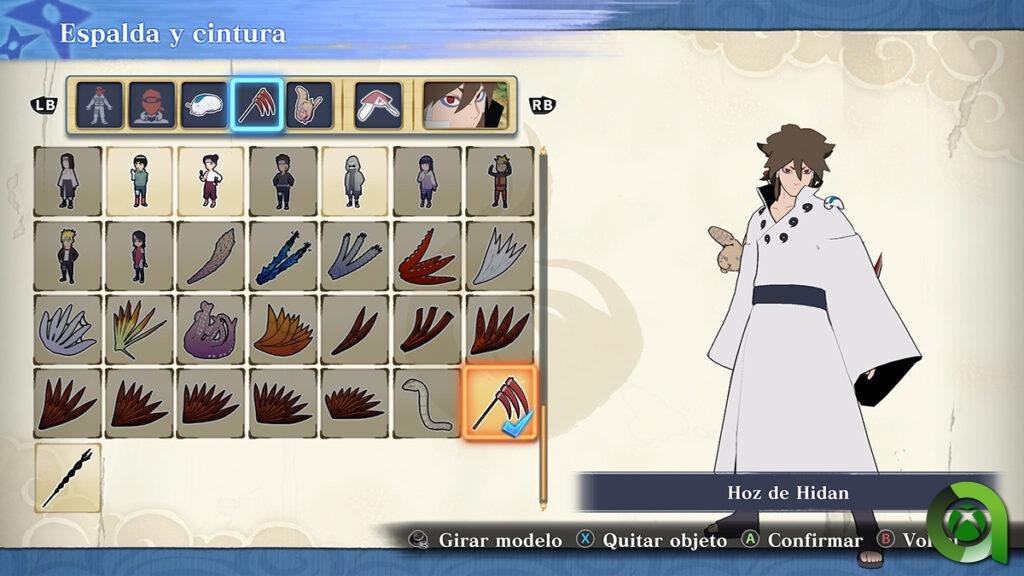The width and height of the screenshot is (1024, 576).
Task: Select the orange fan-shaped tails item
Action: 283,329
